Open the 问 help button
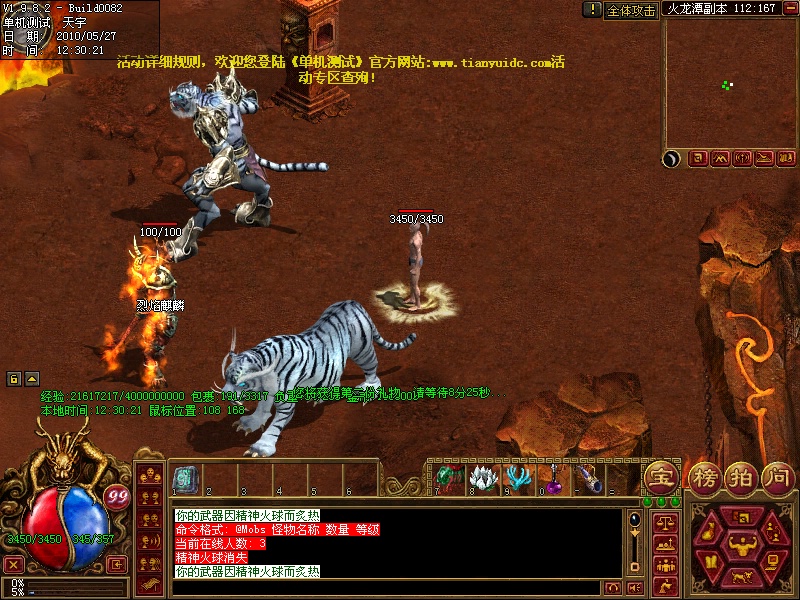The image size is (800, 600). tap(777, 476)
